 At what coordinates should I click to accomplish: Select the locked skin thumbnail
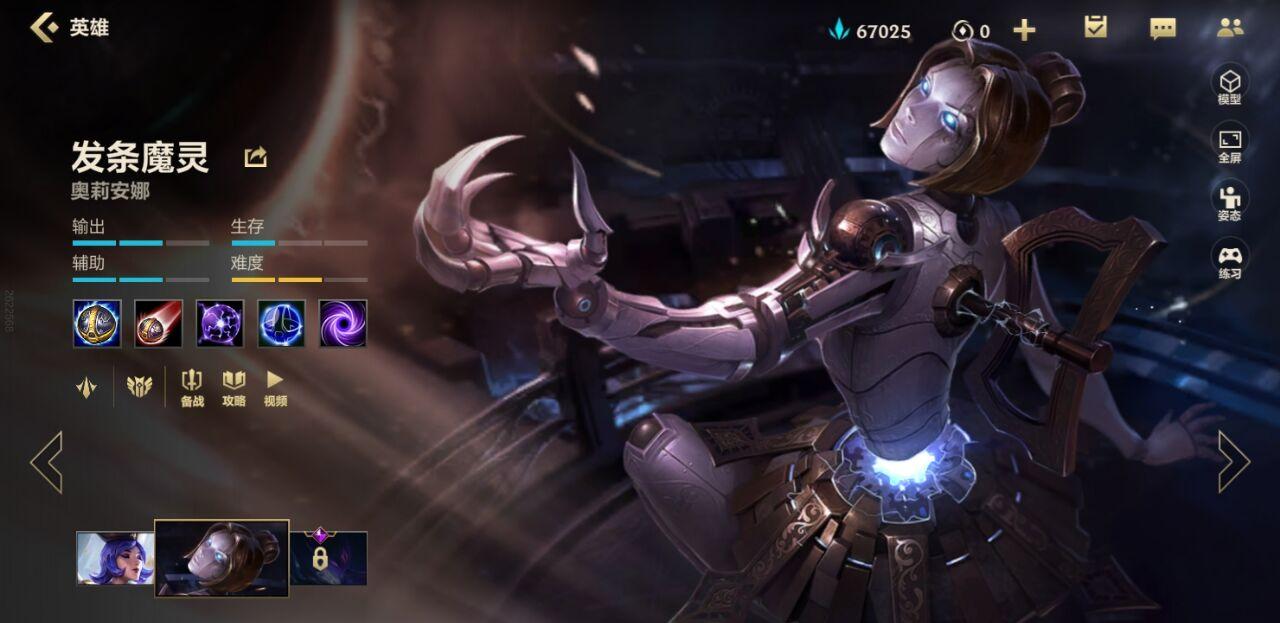328,558
